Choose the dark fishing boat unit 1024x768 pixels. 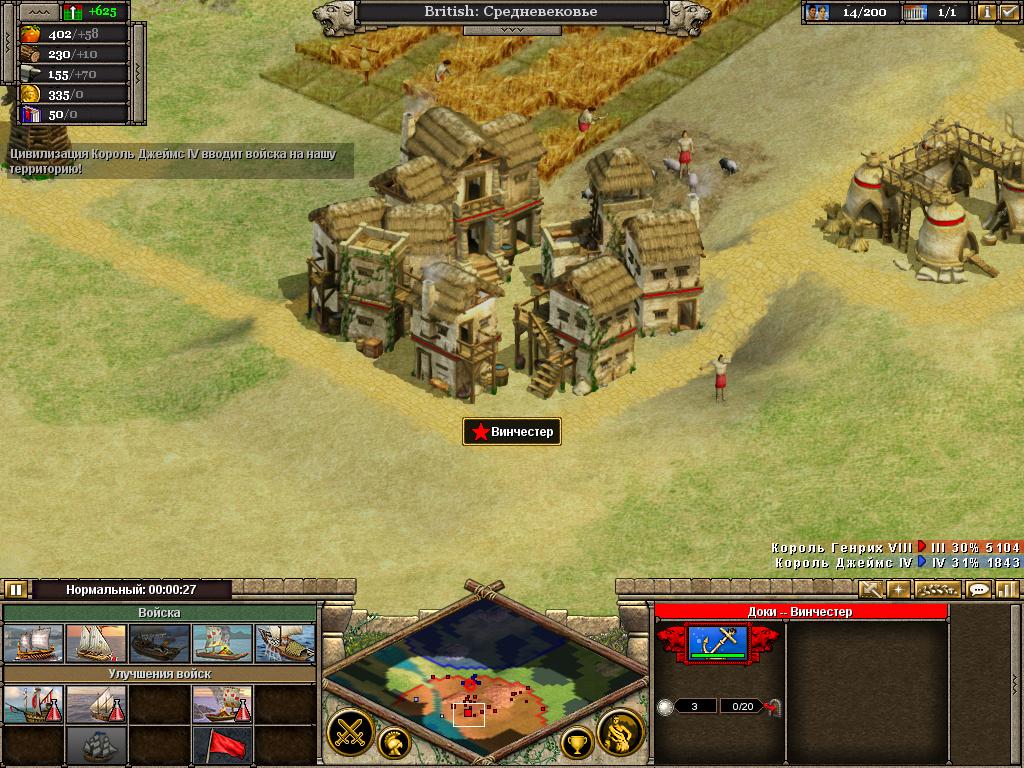pyautogui.click(x=159, y=643)
